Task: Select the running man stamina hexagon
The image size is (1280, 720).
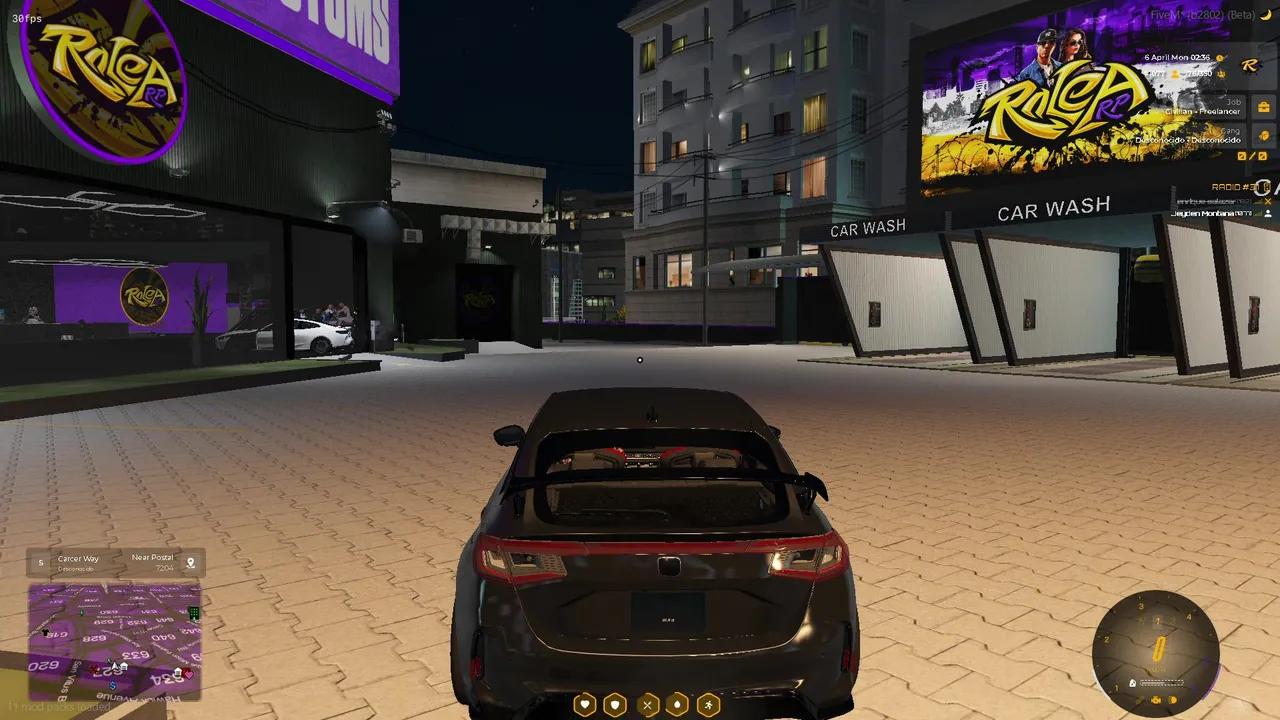Action: [709, 704]
